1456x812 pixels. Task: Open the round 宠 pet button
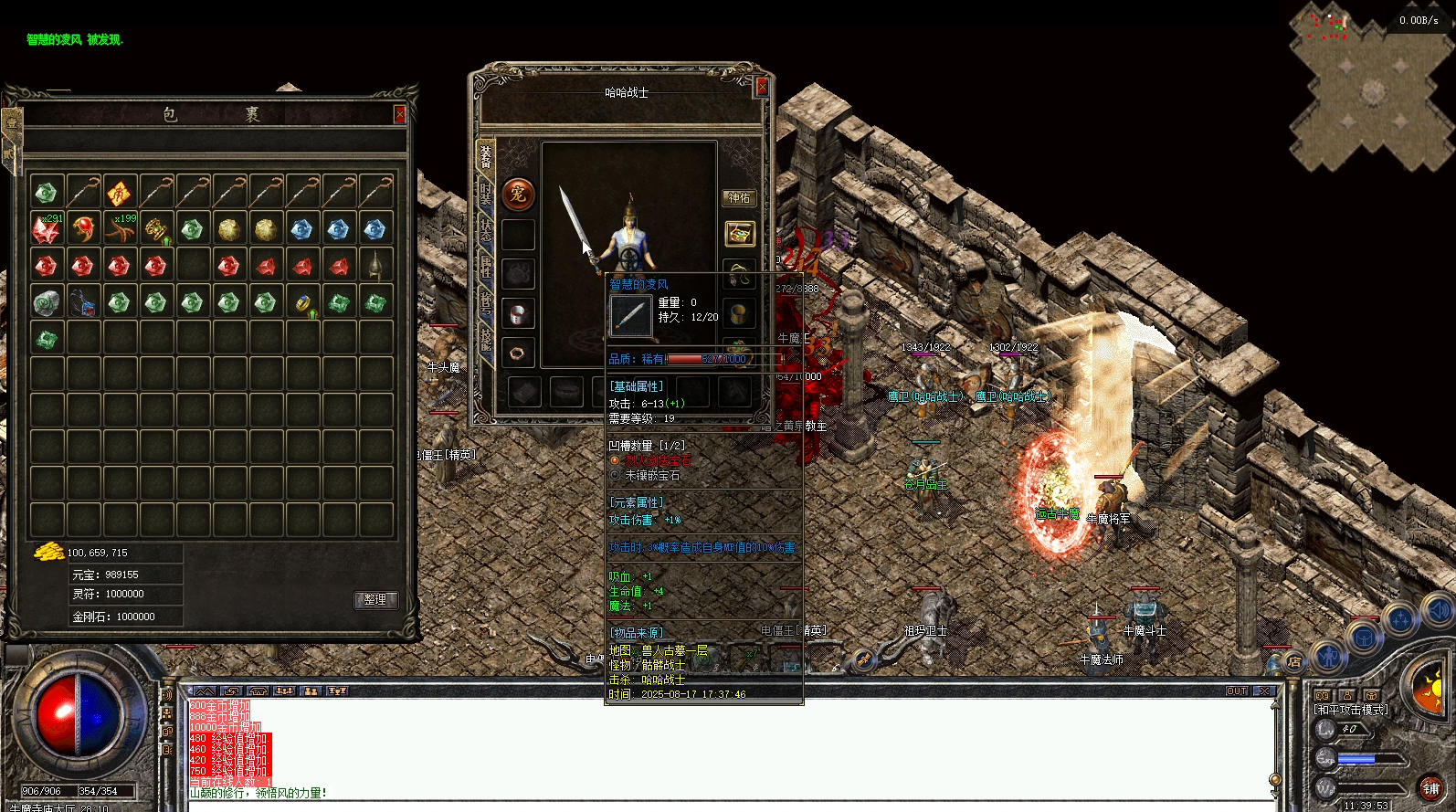[x=518, y=194]
